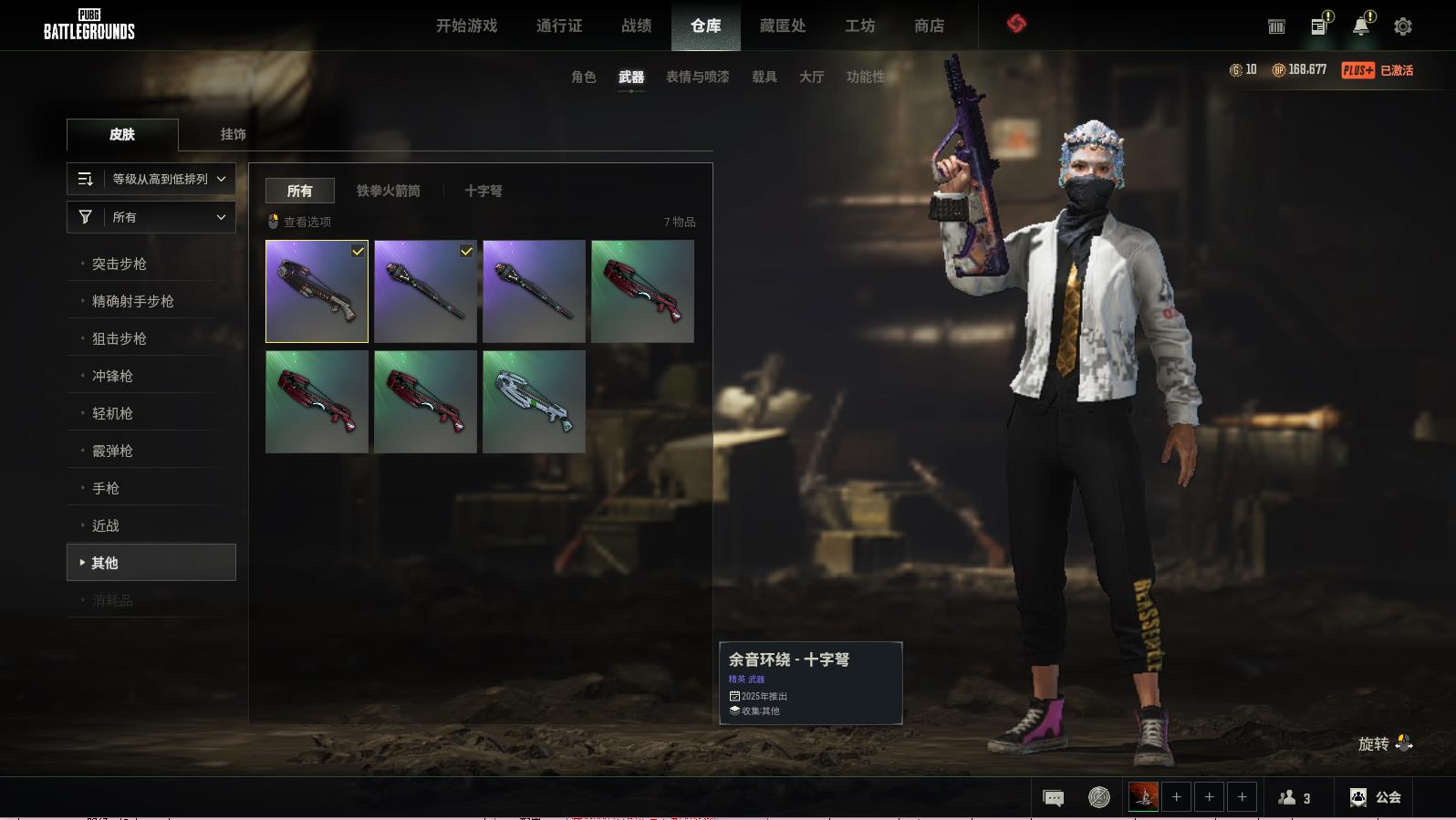Go to the 通行证 page
Screen dimensions: 1456x820
tap(559, 26)
